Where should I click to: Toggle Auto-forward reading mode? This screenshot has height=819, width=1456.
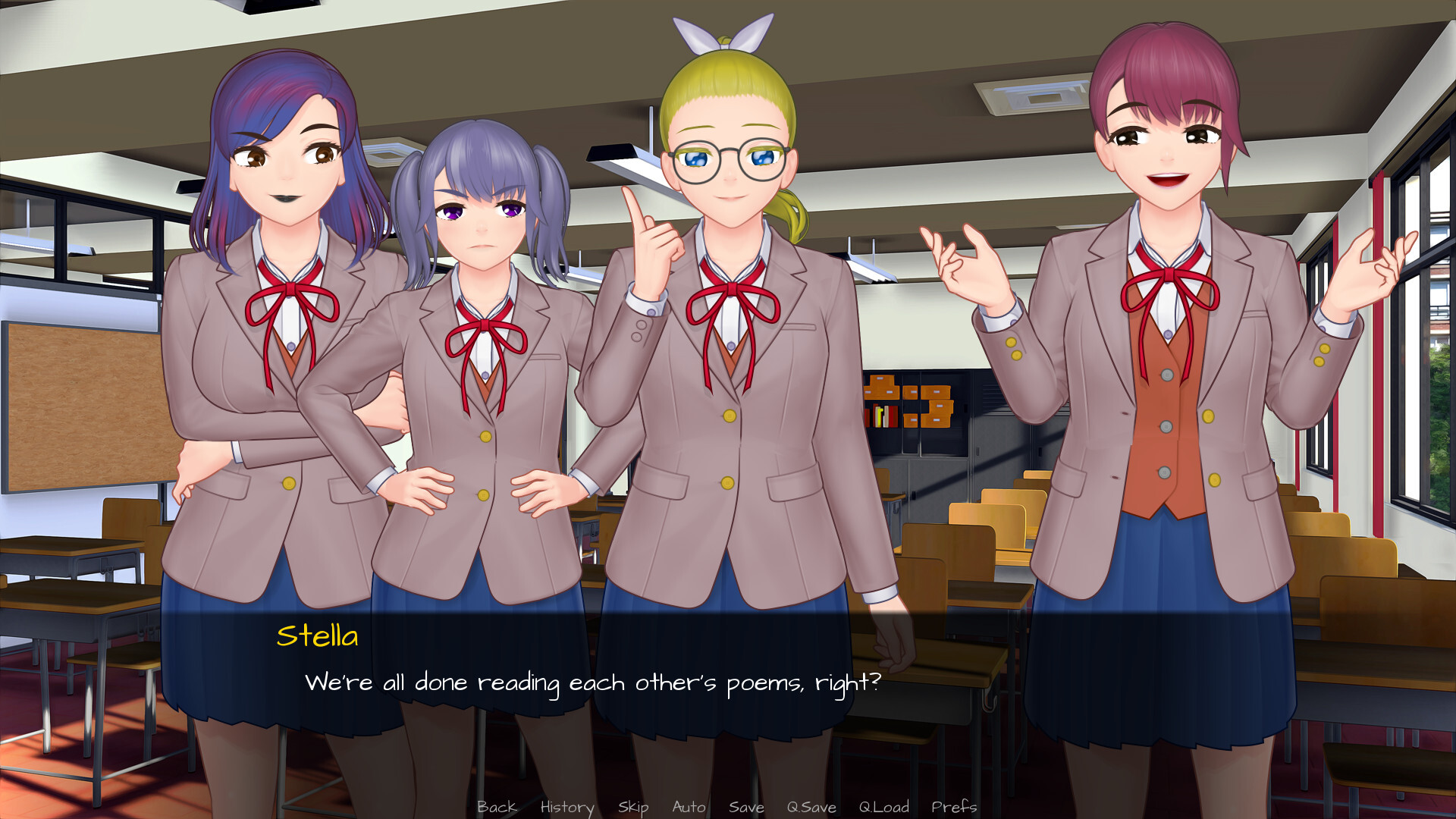point(689,807)
